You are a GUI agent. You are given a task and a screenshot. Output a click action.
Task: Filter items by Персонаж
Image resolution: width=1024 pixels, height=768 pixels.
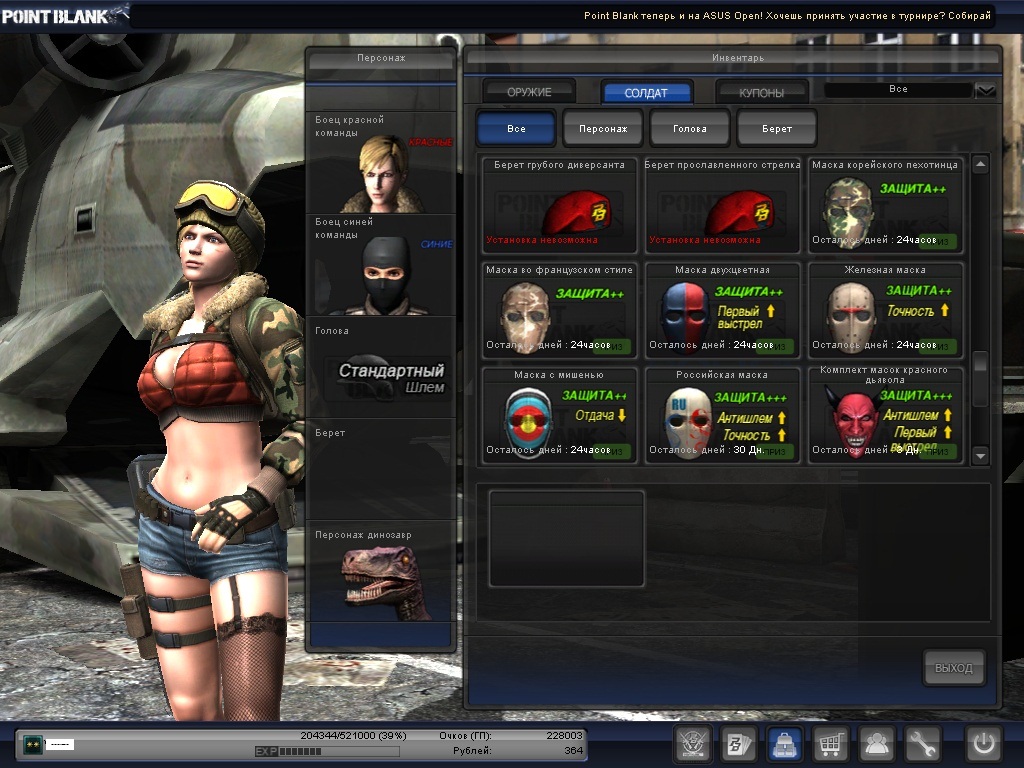pyautogui.click(x=603, y=129)
